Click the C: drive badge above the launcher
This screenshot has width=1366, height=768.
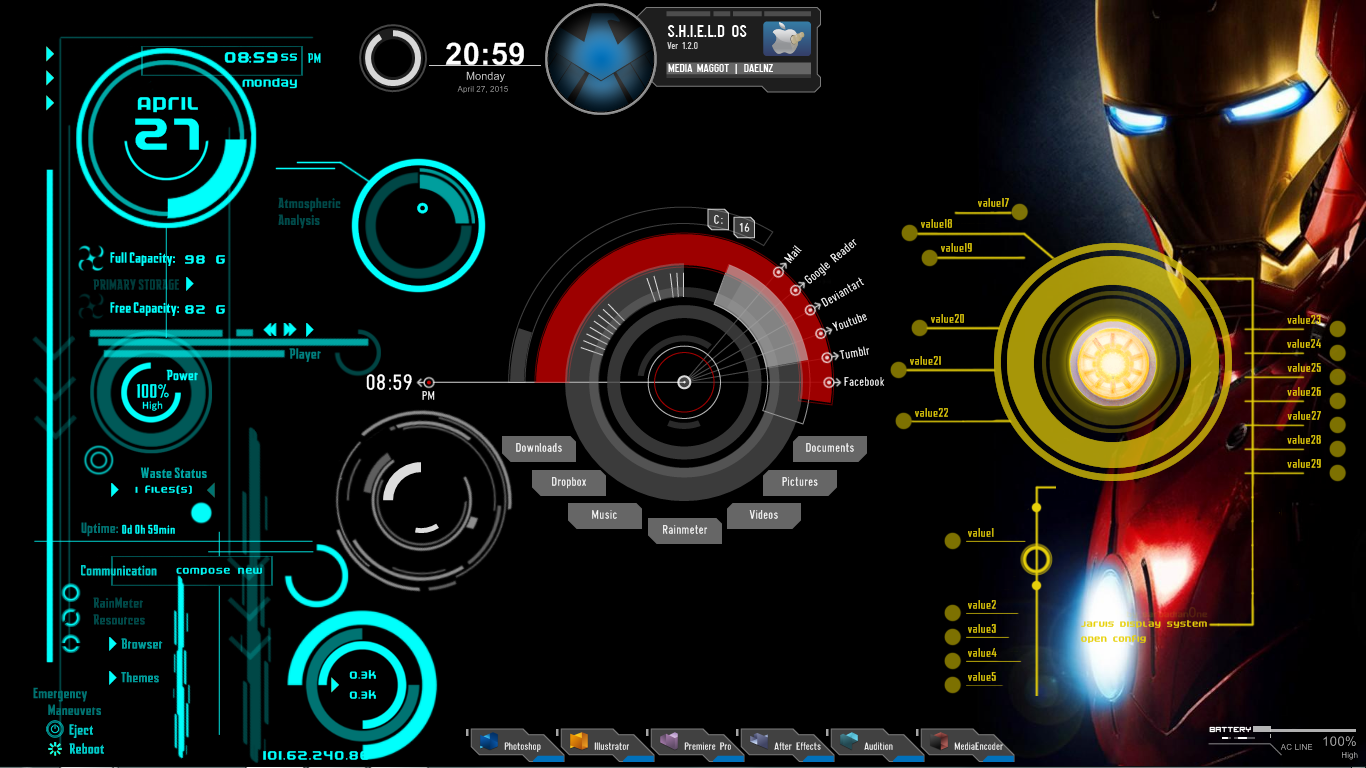point(717,219)
